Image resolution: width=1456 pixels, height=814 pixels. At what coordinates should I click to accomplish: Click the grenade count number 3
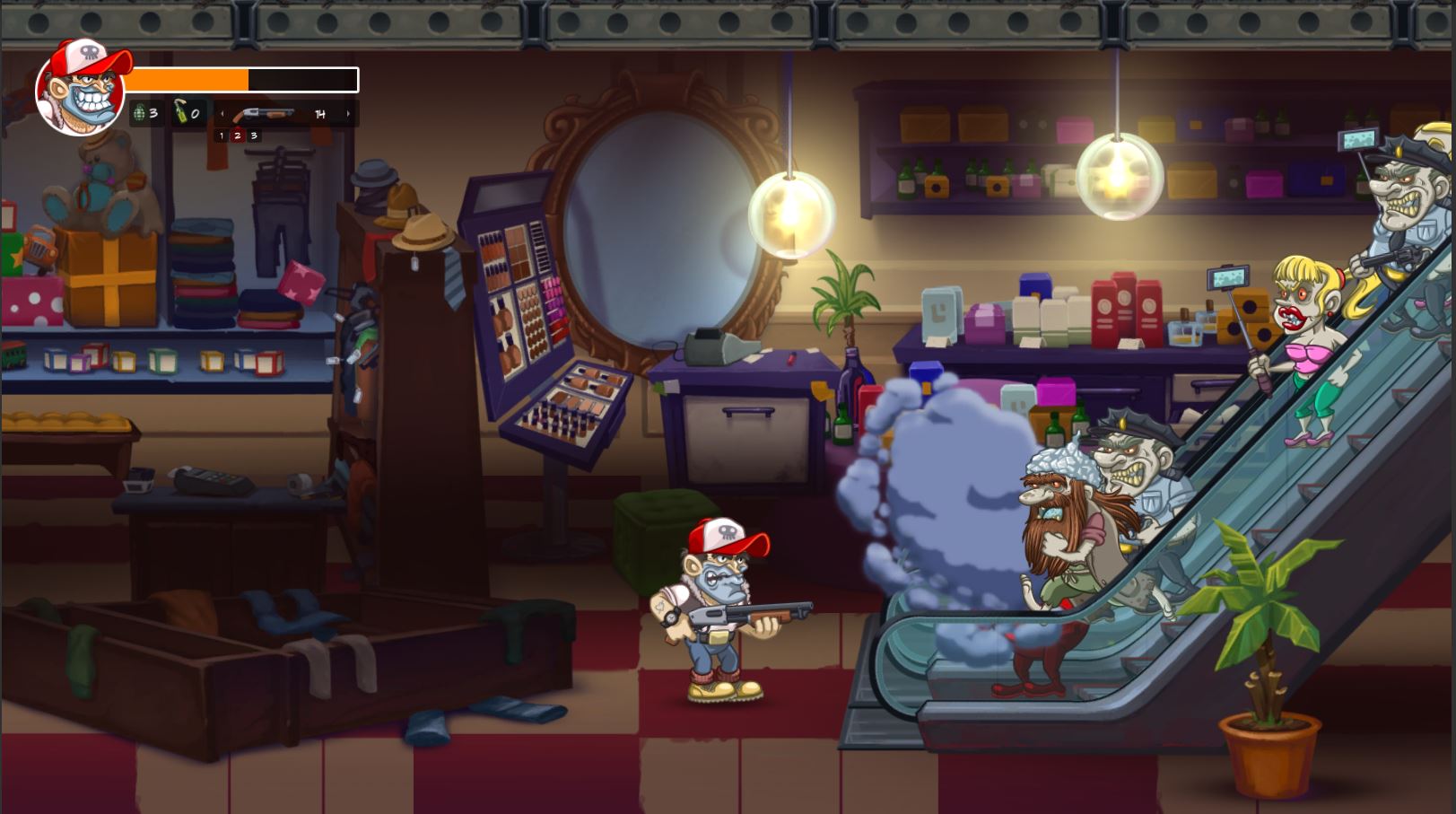coord(153,113)
